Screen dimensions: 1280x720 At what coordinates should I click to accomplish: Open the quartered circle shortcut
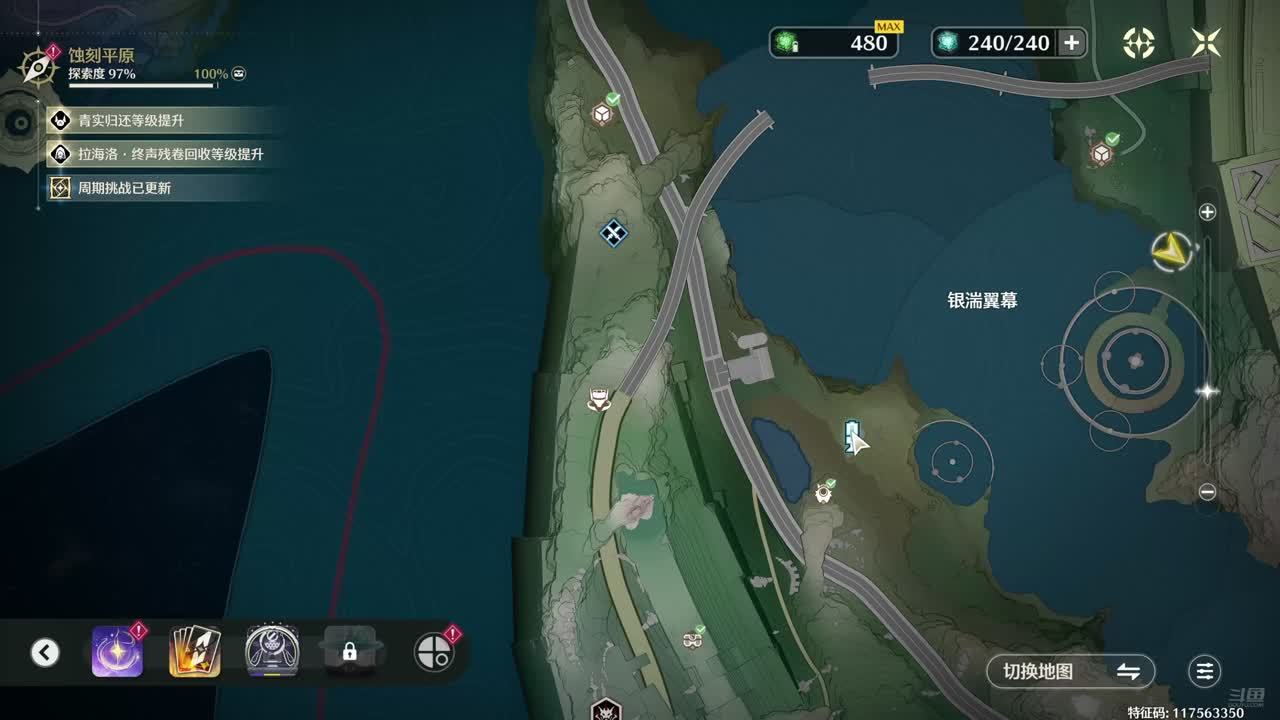point(434,653)
